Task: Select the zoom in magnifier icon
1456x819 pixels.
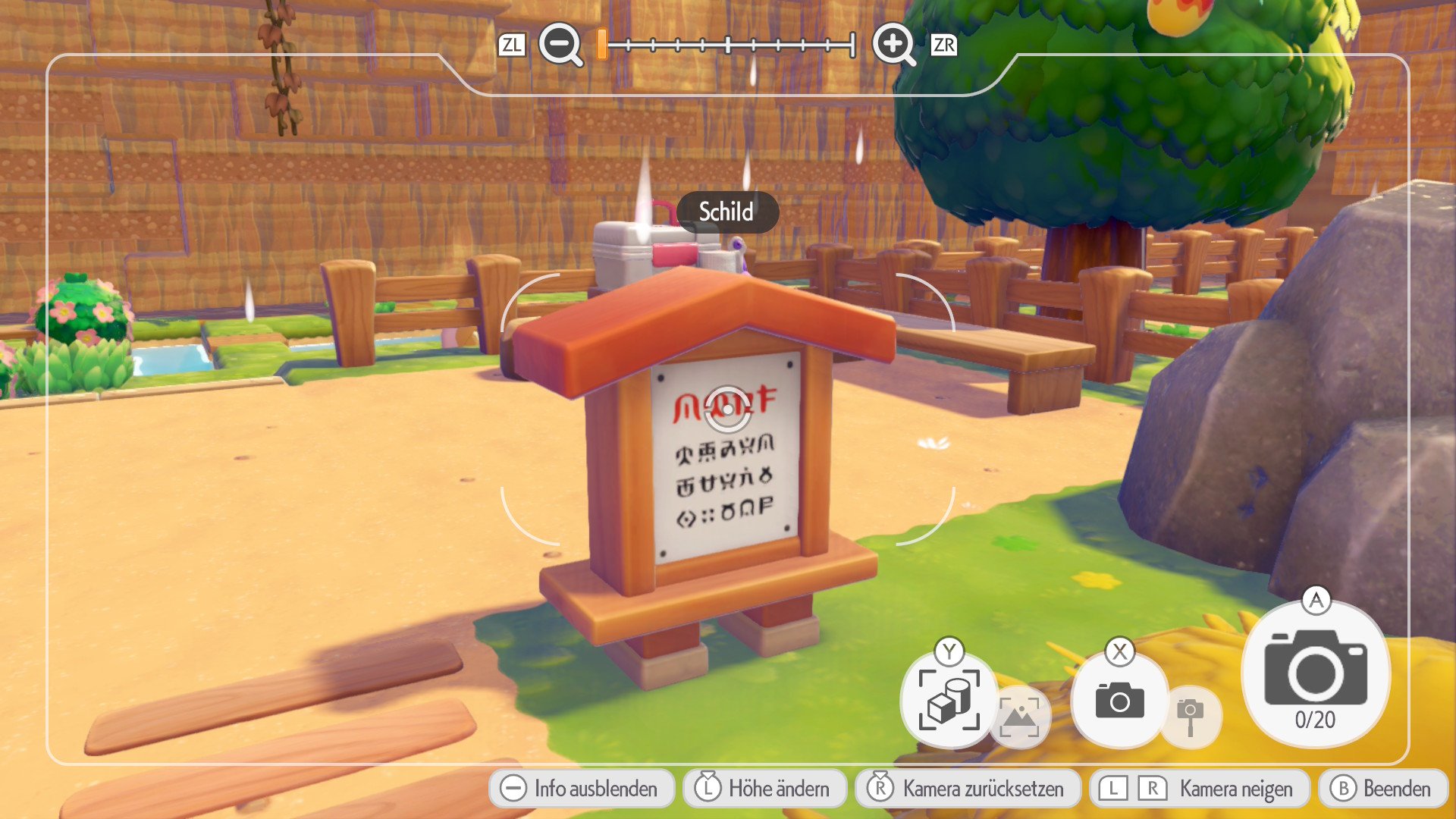Action: [895, 45]
